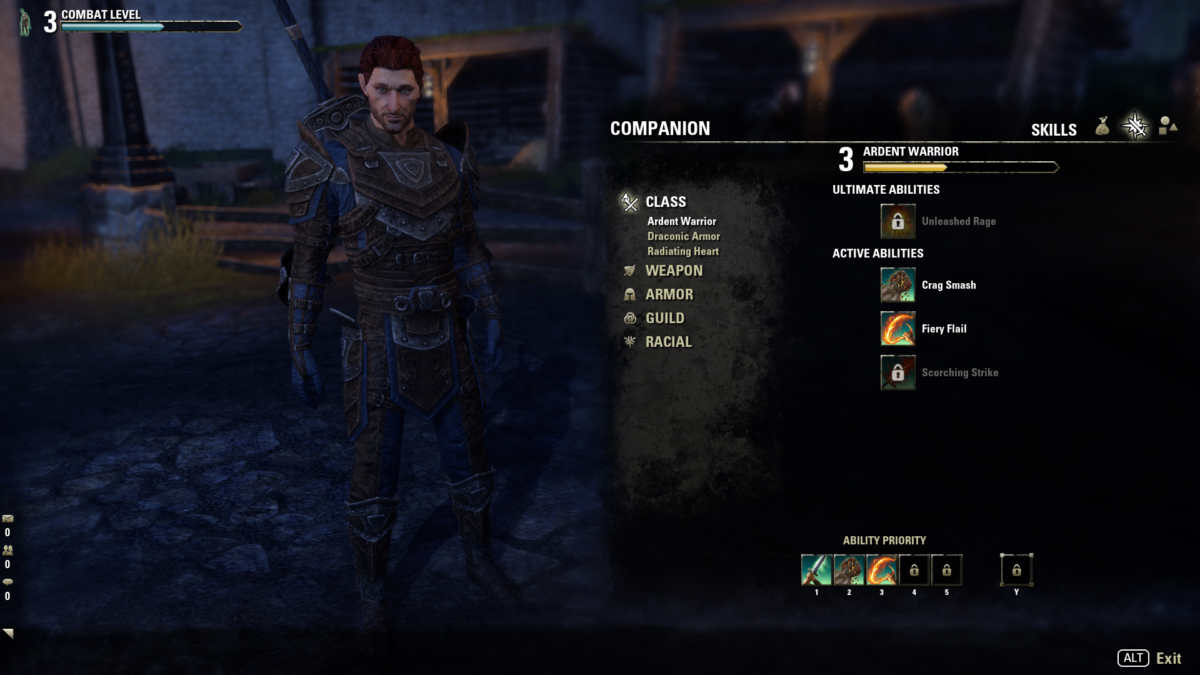Image resolution: width=1200 pixels, height=675 pixels.
Task: Select Crag Smash in the Active Abilities list
Action: (x=897, y=285)
